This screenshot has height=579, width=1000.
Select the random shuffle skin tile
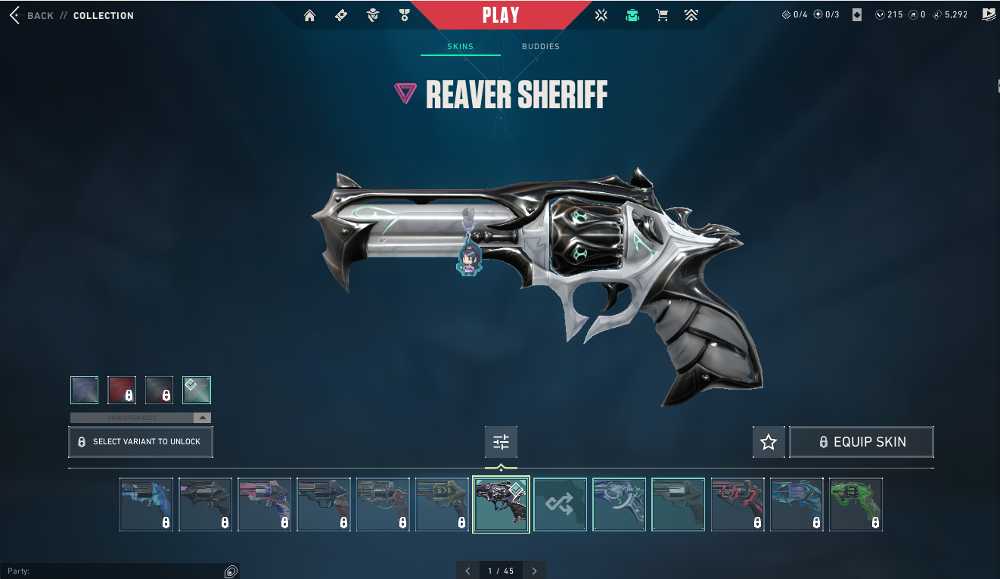(x=560, y=504)
